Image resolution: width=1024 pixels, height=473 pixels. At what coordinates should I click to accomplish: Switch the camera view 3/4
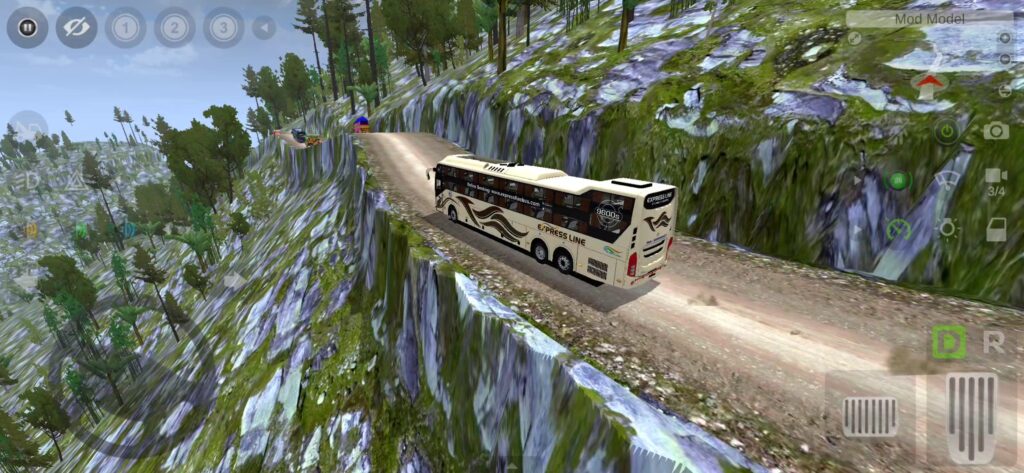coord(996,180)
